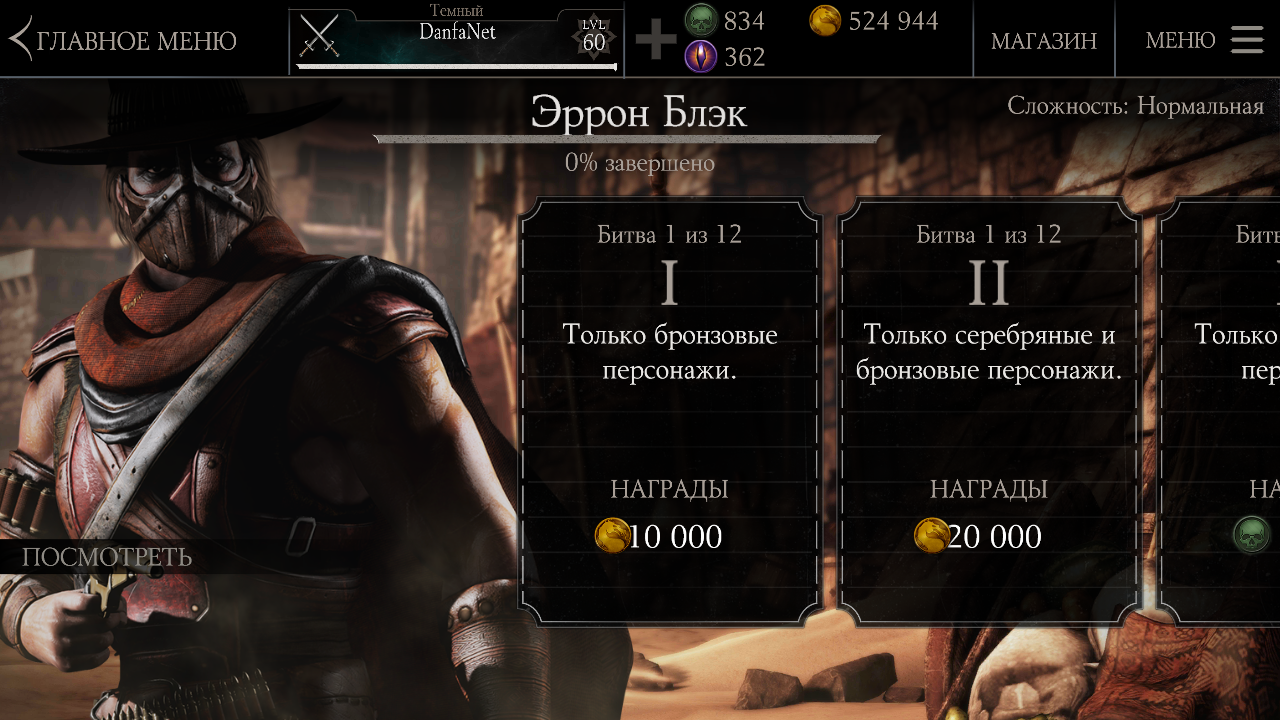
Task: Click the plus icon to add currency
Action: pyautogui.click(x=656, y=40)
